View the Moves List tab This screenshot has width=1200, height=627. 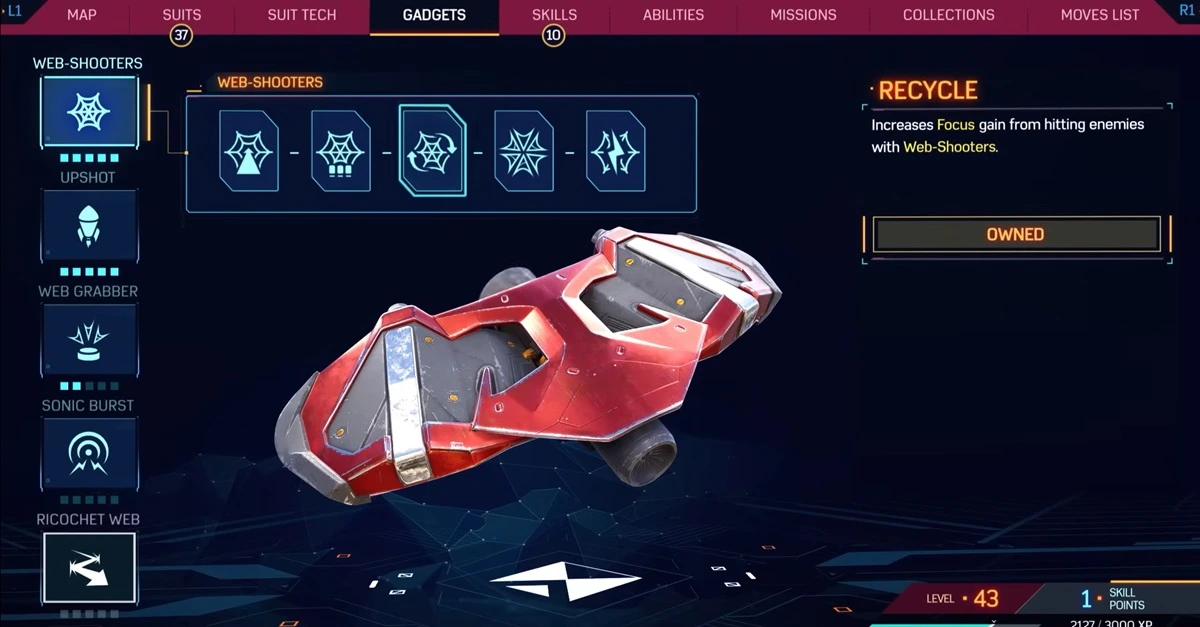point(1099,15)
